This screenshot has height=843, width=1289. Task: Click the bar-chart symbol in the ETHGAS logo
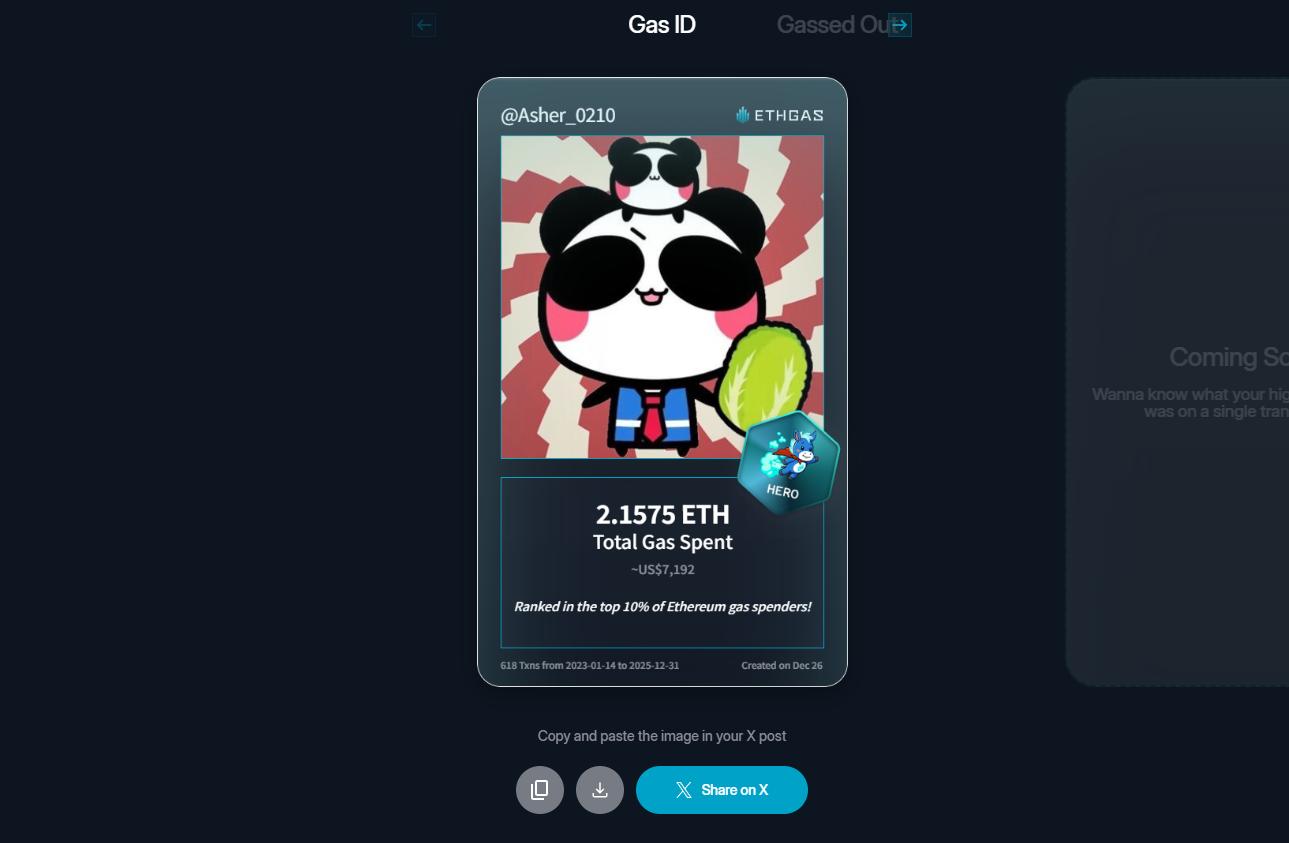741,114
